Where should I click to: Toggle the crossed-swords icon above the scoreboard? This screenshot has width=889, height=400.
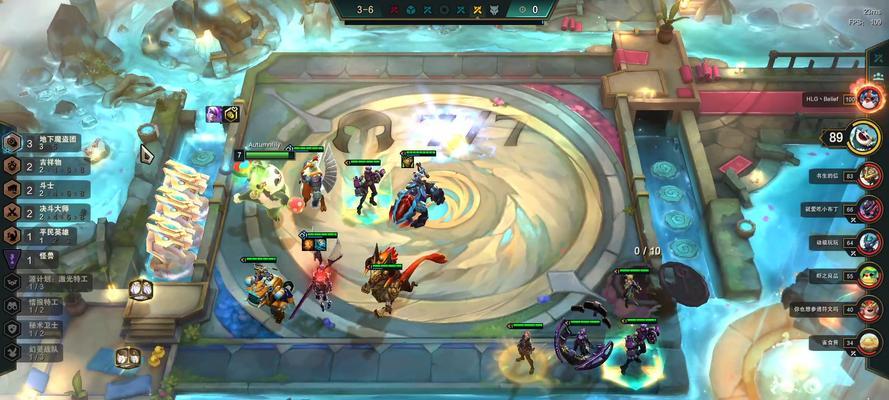879,59
